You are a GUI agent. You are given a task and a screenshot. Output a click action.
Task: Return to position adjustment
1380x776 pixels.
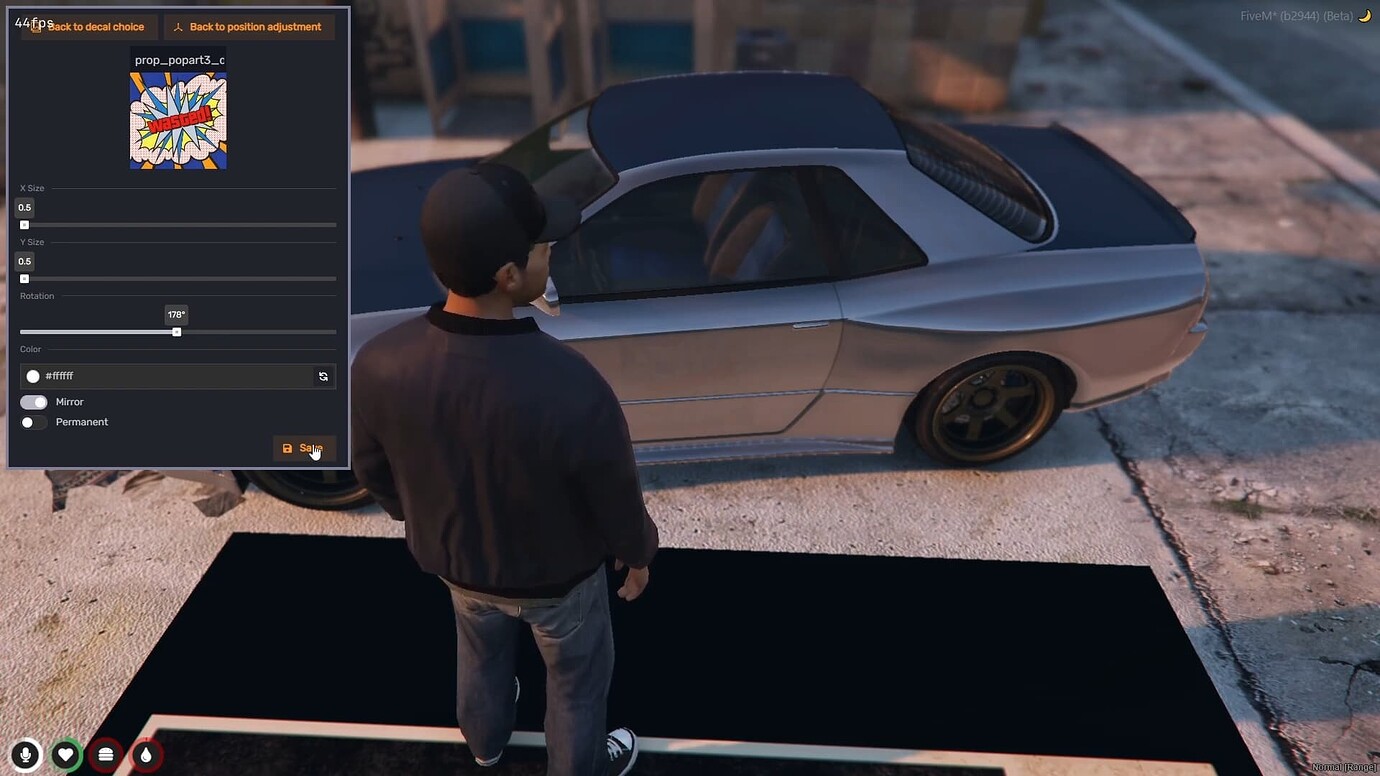click(249, 26)
